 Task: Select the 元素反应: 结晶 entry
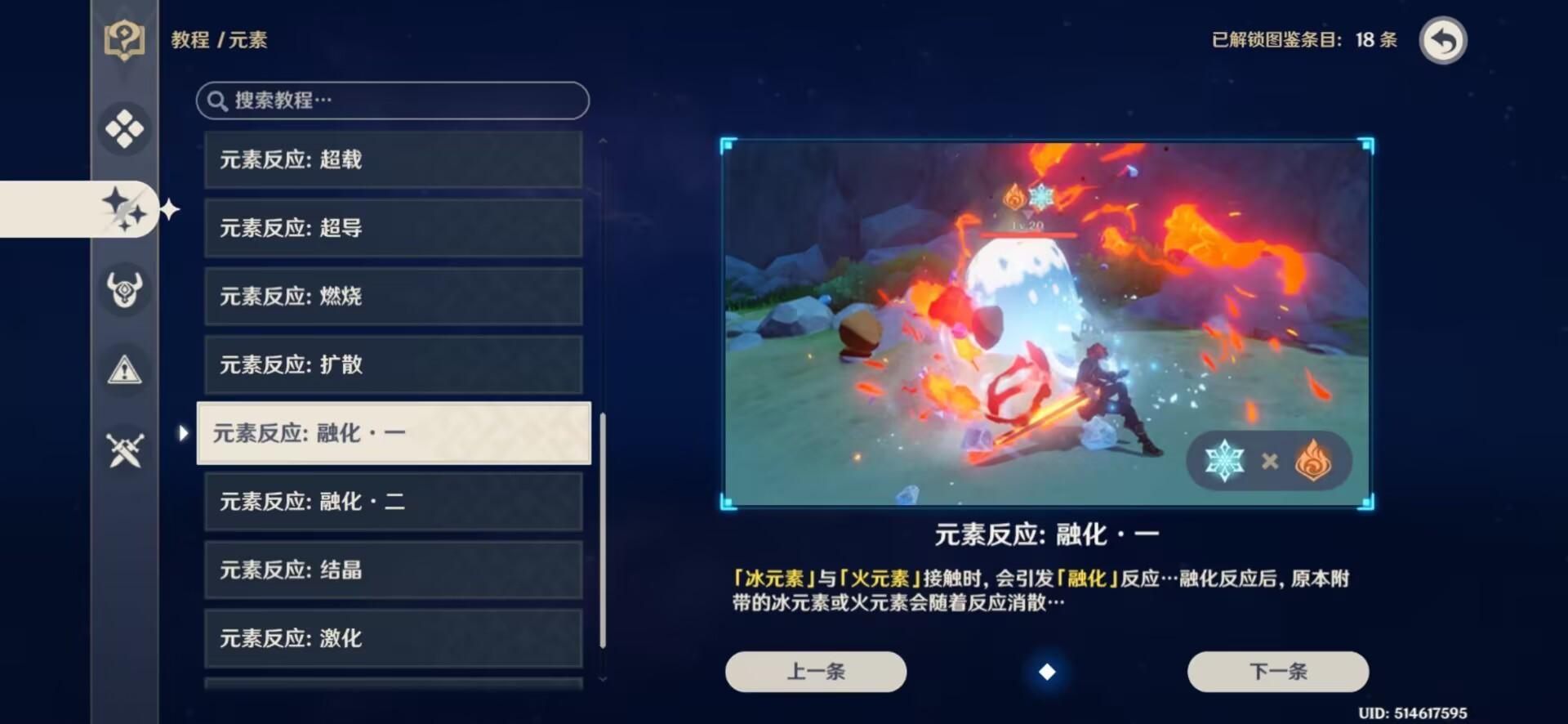pos(392,570)
